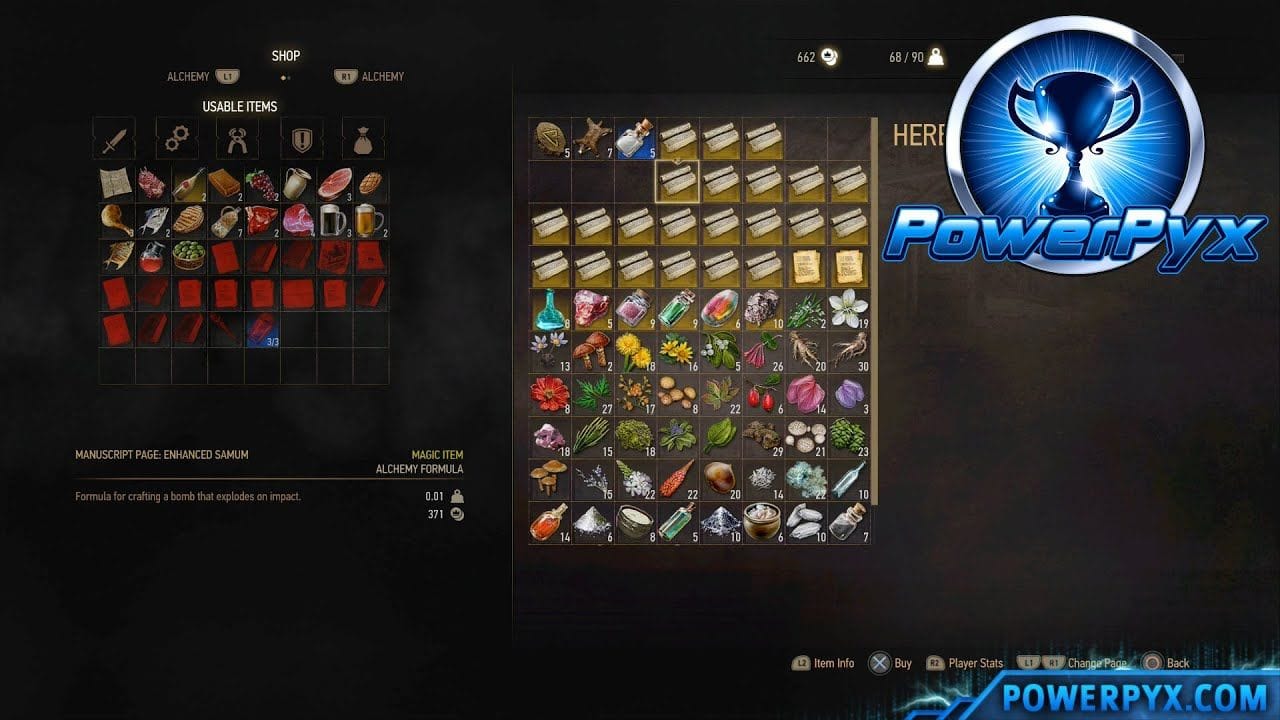Choose the bowl of green olives
The height and width of the screenshot is (720, 1280).
[x=188, y=256]
